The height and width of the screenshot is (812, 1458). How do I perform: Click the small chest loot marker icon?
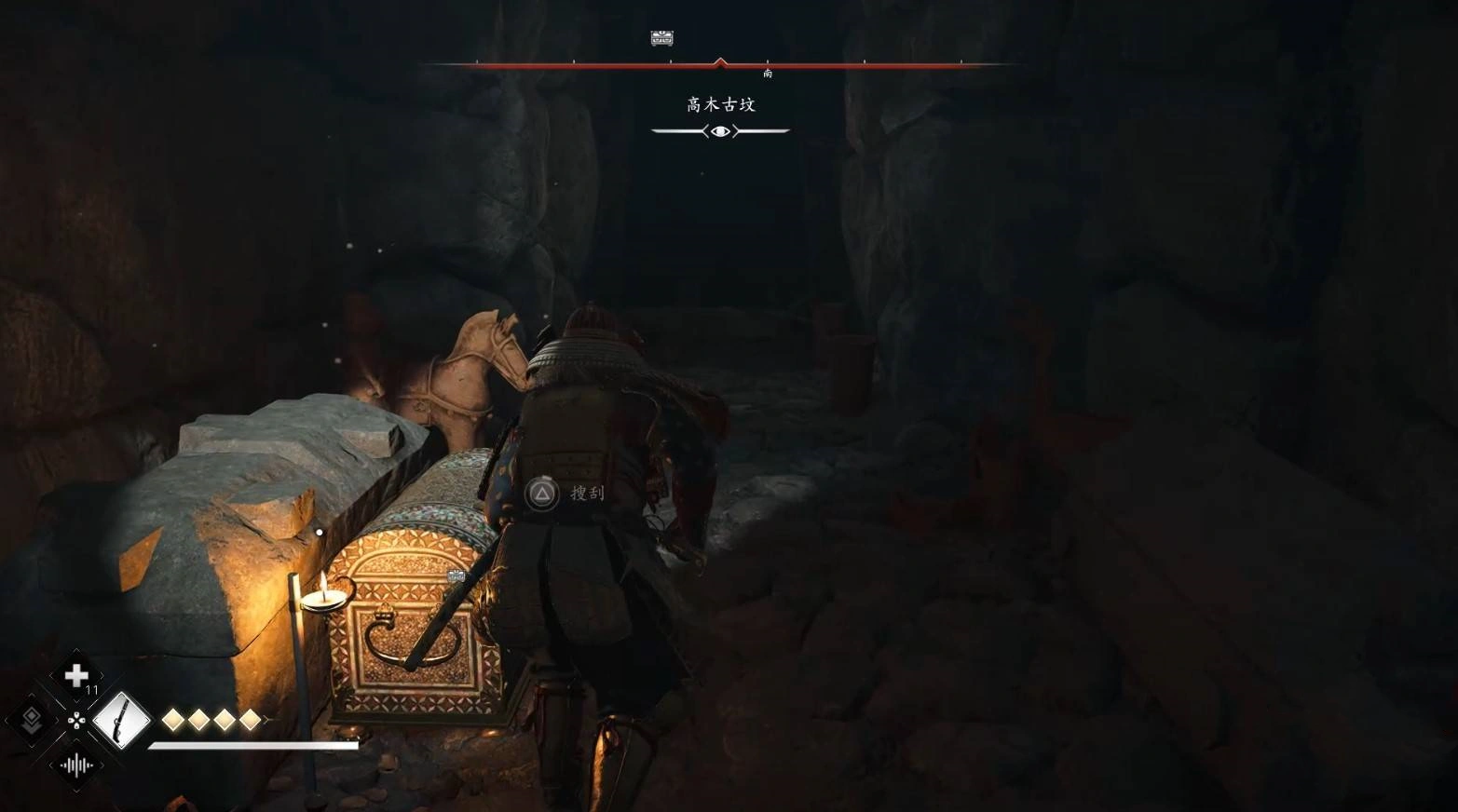pyautogui.click(x=456, y=576)
